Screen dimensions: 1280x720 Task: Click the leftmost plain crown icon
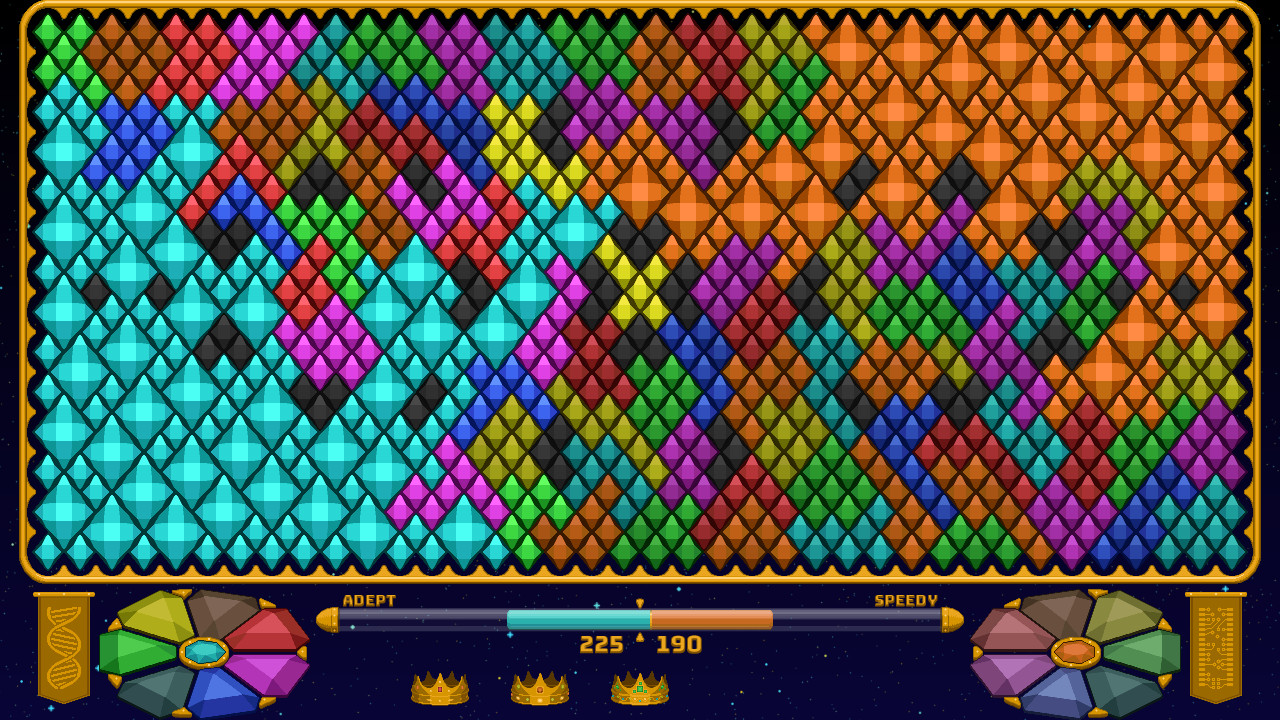437,690
